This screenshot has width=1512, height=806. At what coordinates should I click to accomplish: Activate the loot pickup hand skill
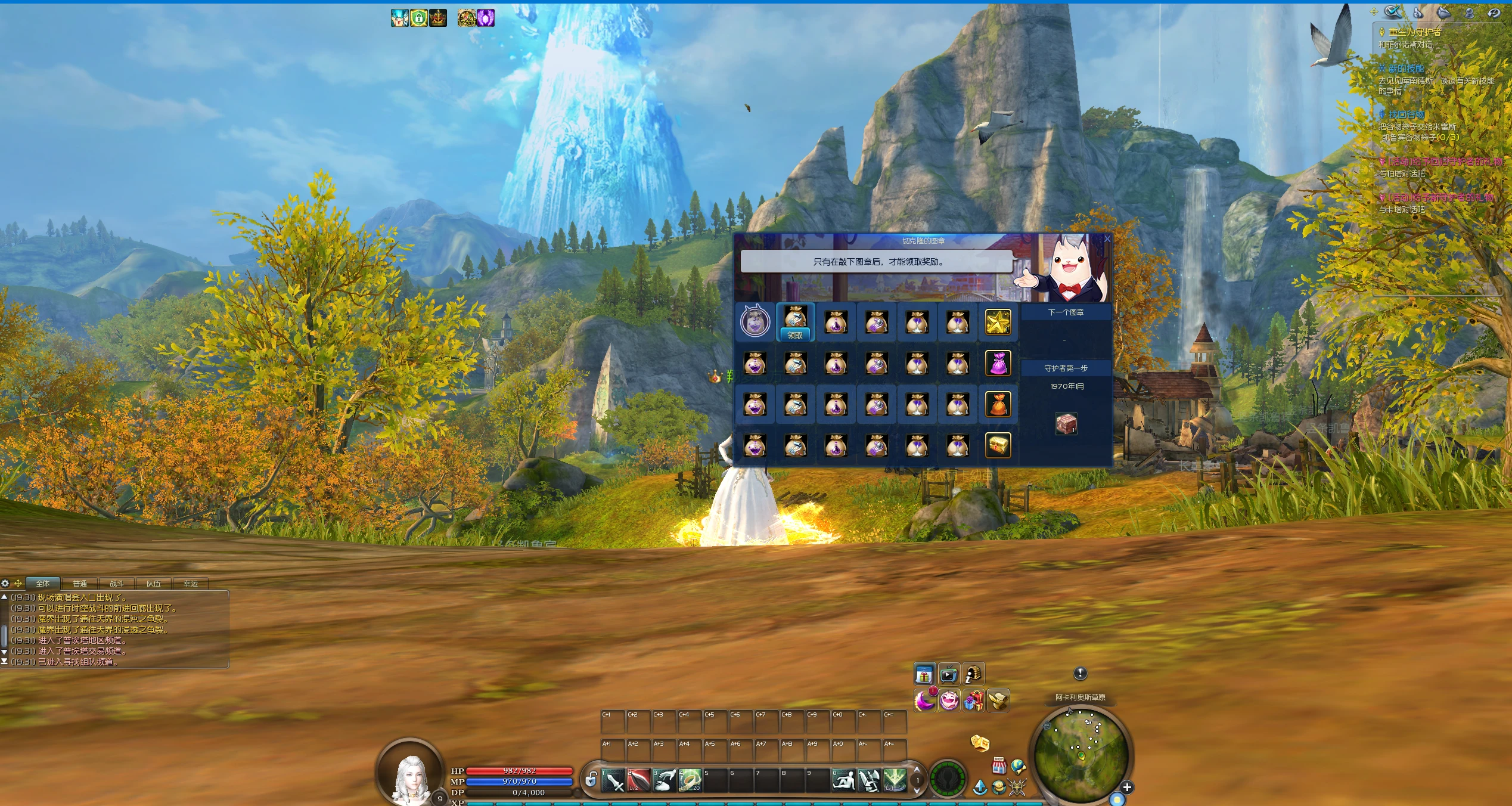pos(664,780)
